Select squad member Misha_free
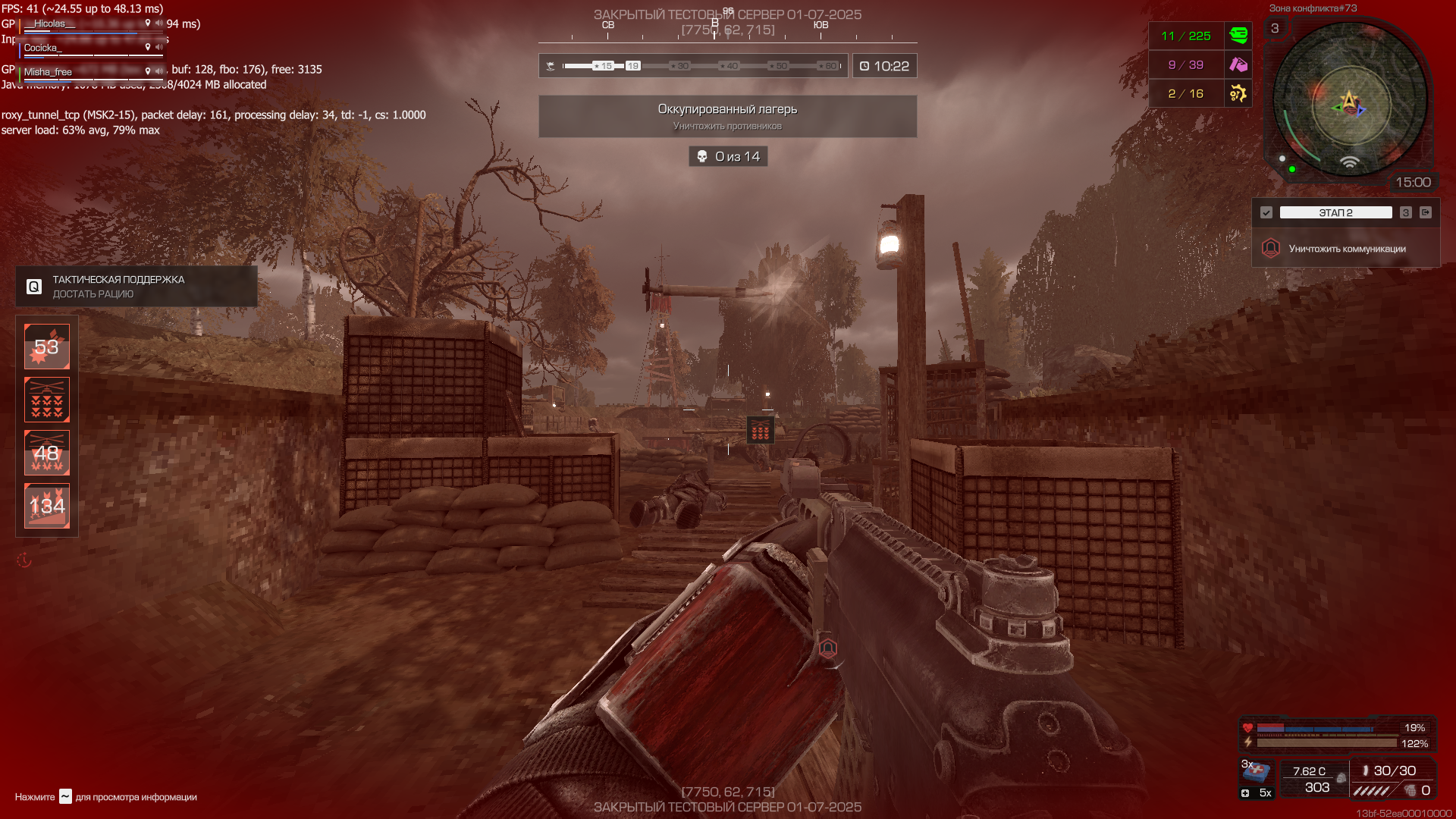This screenshot has width=1456, height=819. click(x=49, y=73)
